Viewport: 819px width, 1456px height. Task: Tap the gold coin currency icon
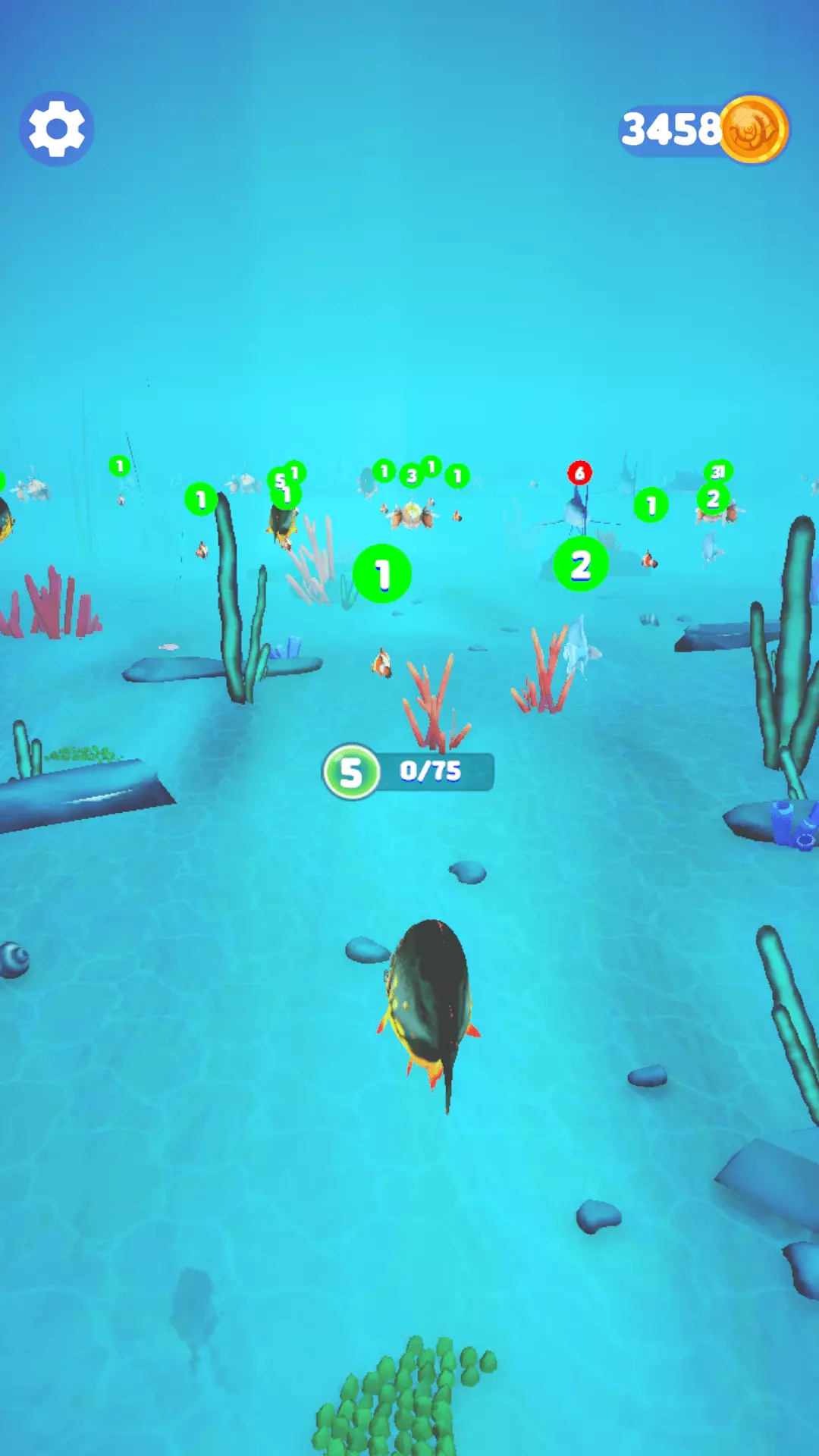(x=754, y=129)
